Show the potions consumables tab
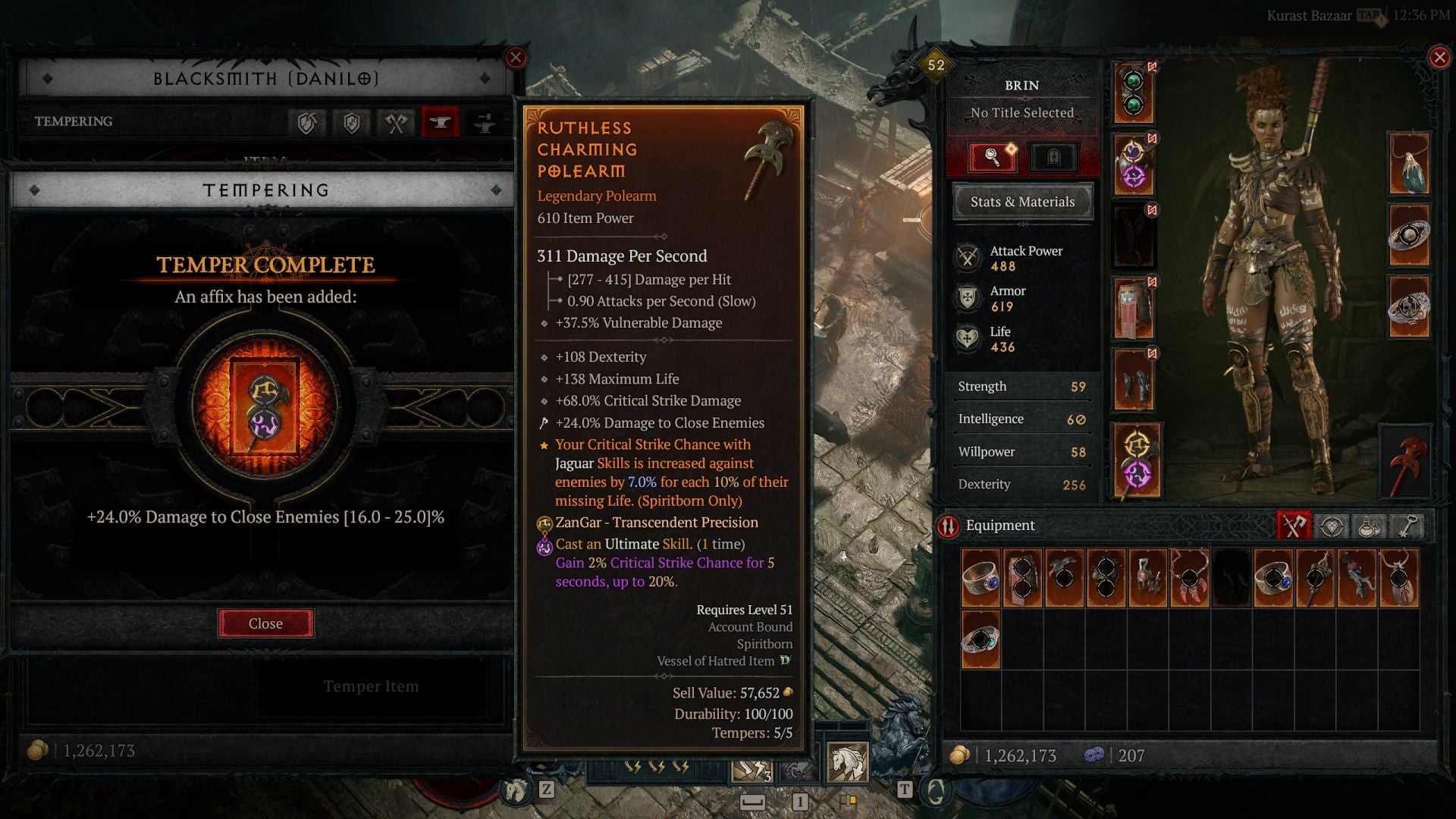 1369,526
